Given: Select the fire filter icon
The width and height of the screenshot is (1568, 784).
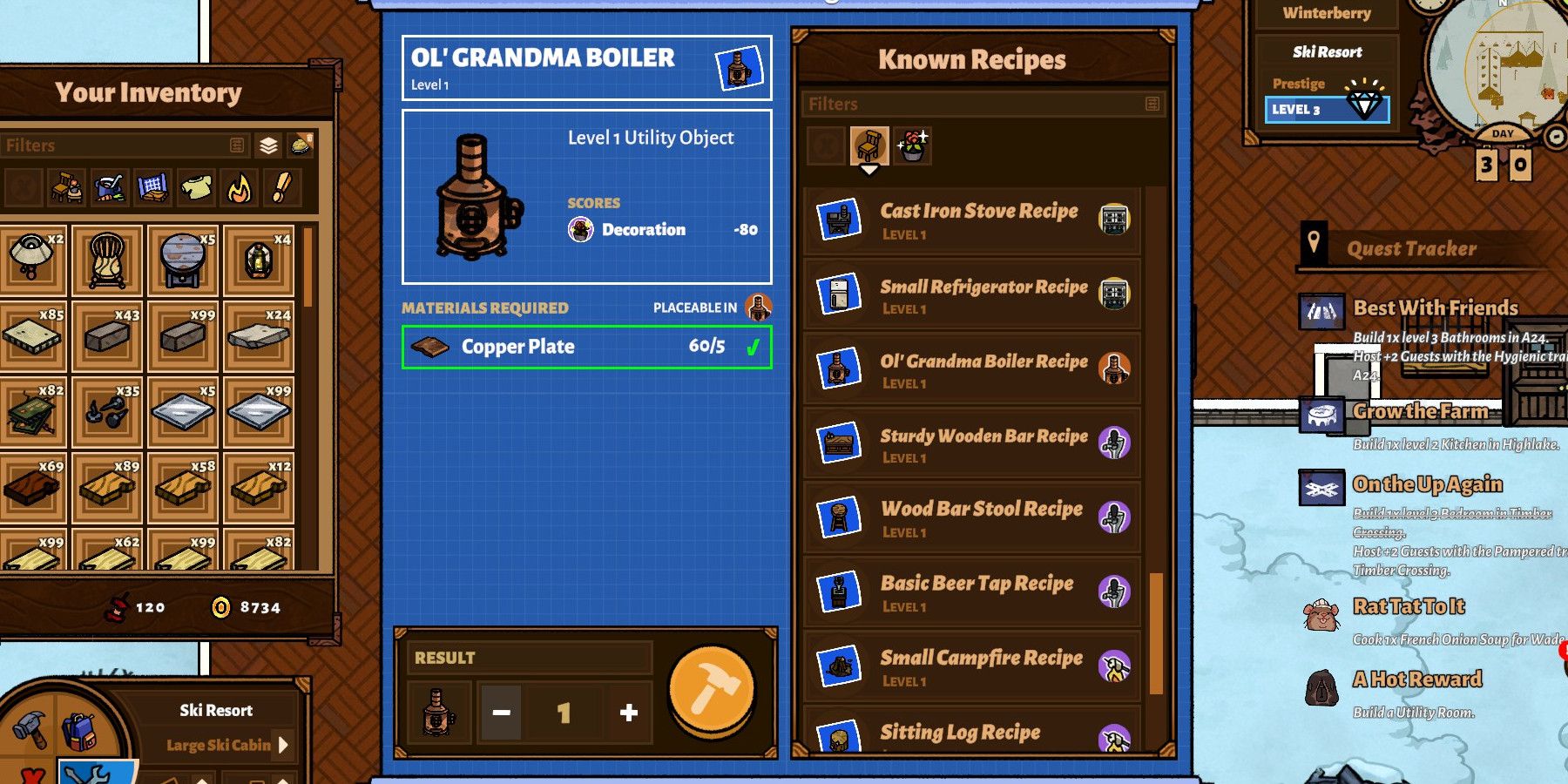Looking at the screenshot, I should pos(238,187).
